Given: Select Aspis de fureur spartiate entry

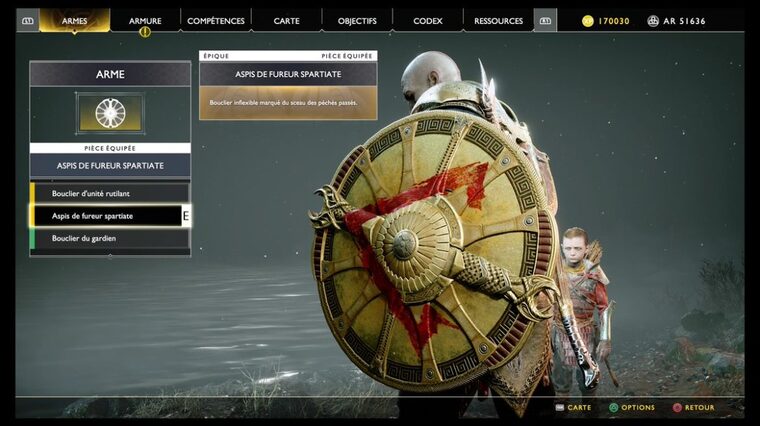Looking at the screenshot, I should (110, 215).
